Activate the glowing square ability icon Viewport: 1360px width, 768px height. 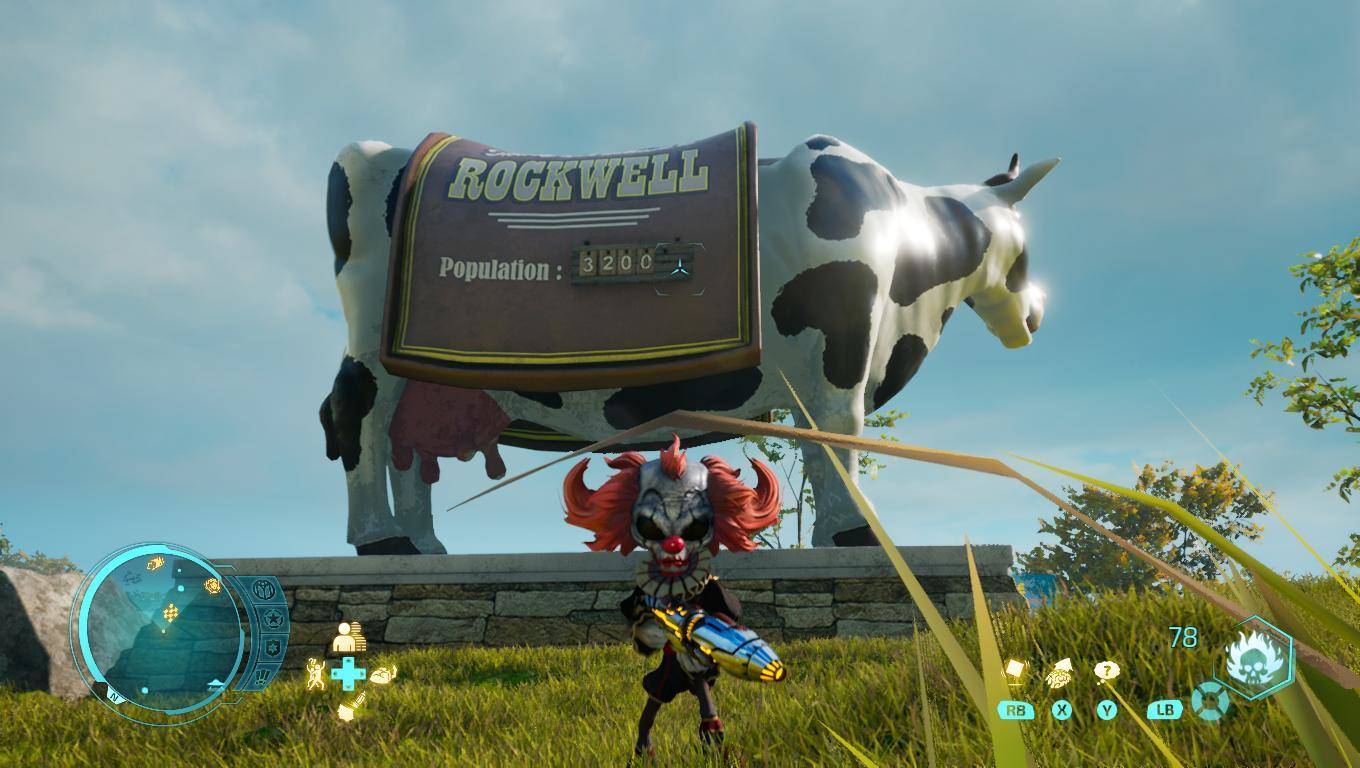pyautogui.click(x=1015, y=670)
